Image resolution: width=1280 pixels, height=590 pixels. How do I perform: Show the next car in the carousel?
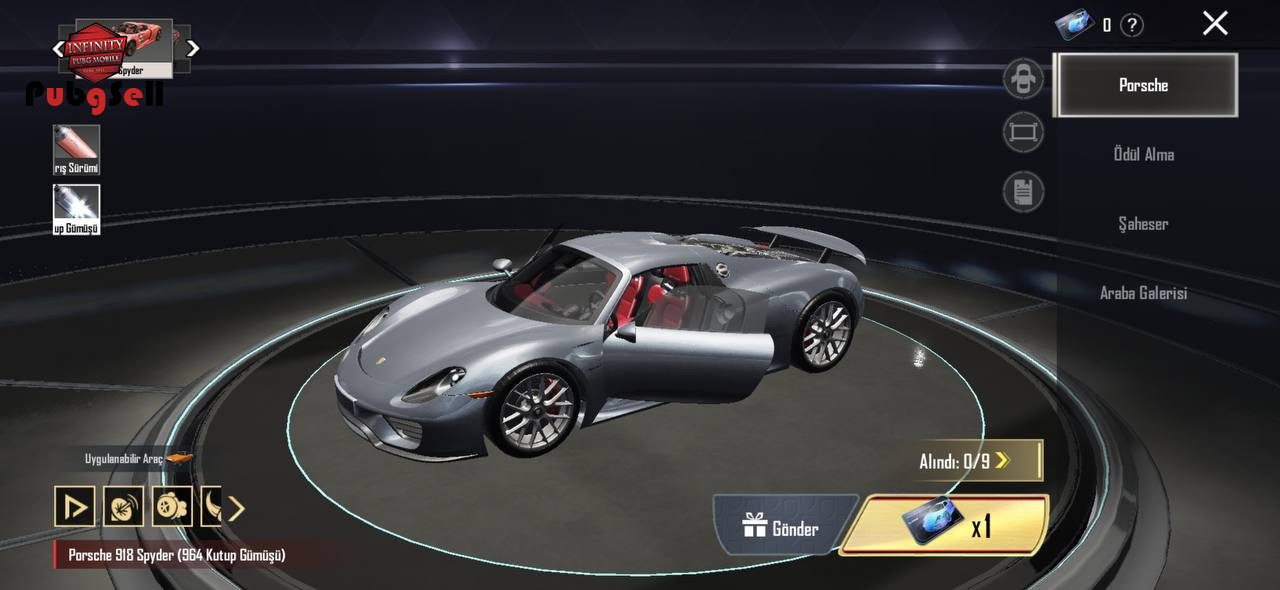coord(193,48)
